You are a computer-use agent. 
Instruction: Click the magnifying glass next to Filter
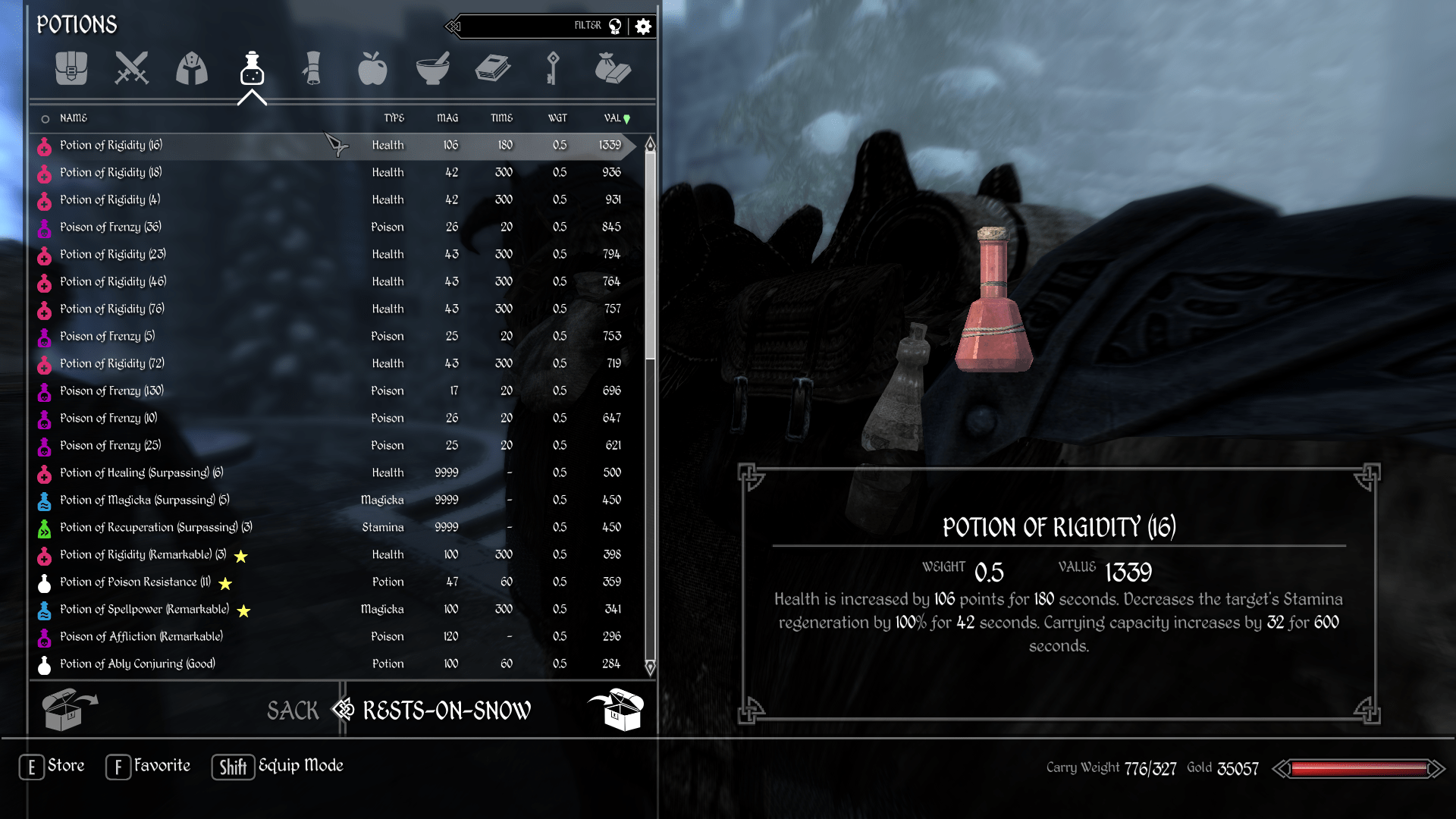[614, 25]
